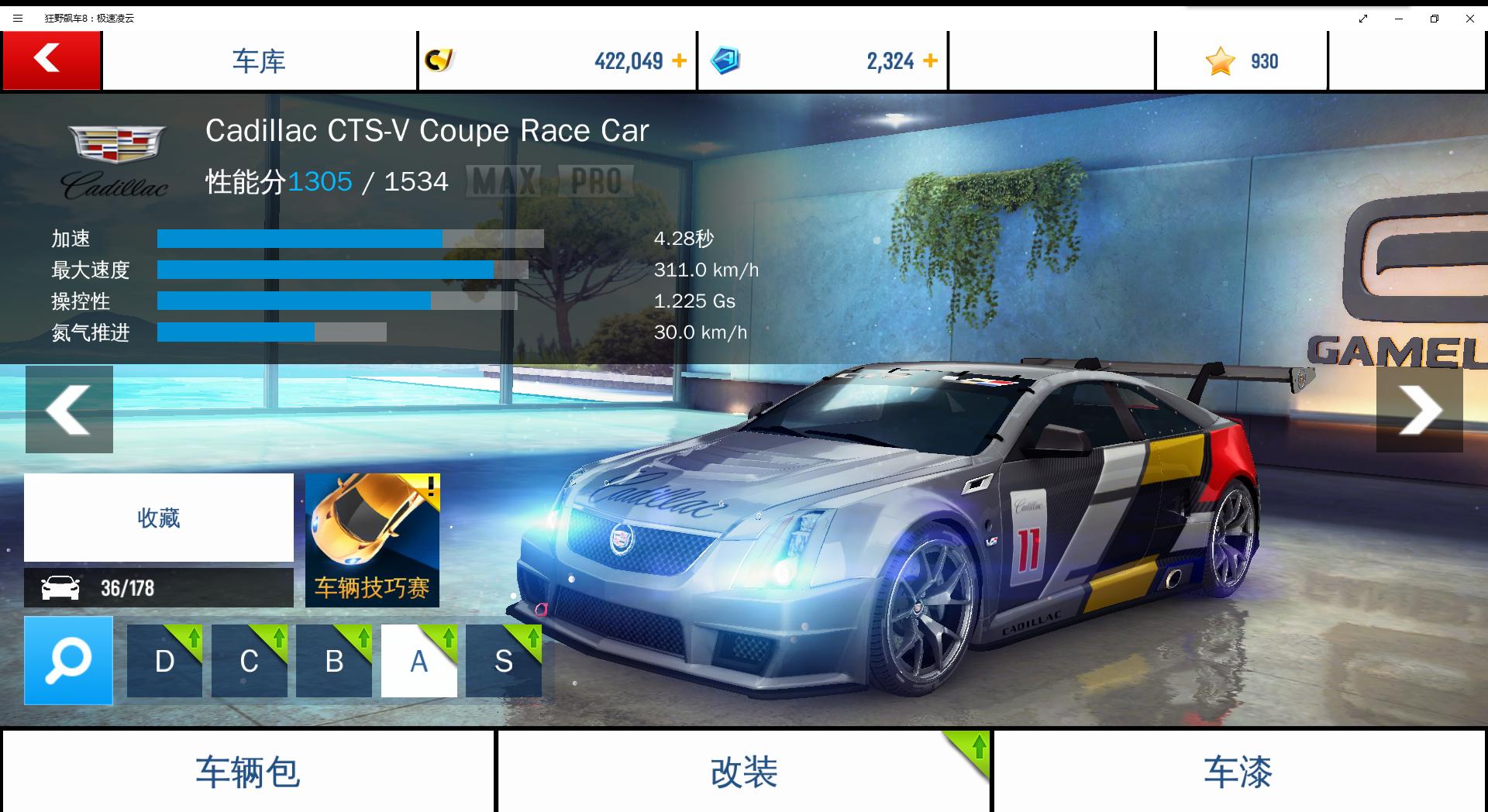
Task: Open the 车漆 paint job menu
Action: coord(1238,772)
